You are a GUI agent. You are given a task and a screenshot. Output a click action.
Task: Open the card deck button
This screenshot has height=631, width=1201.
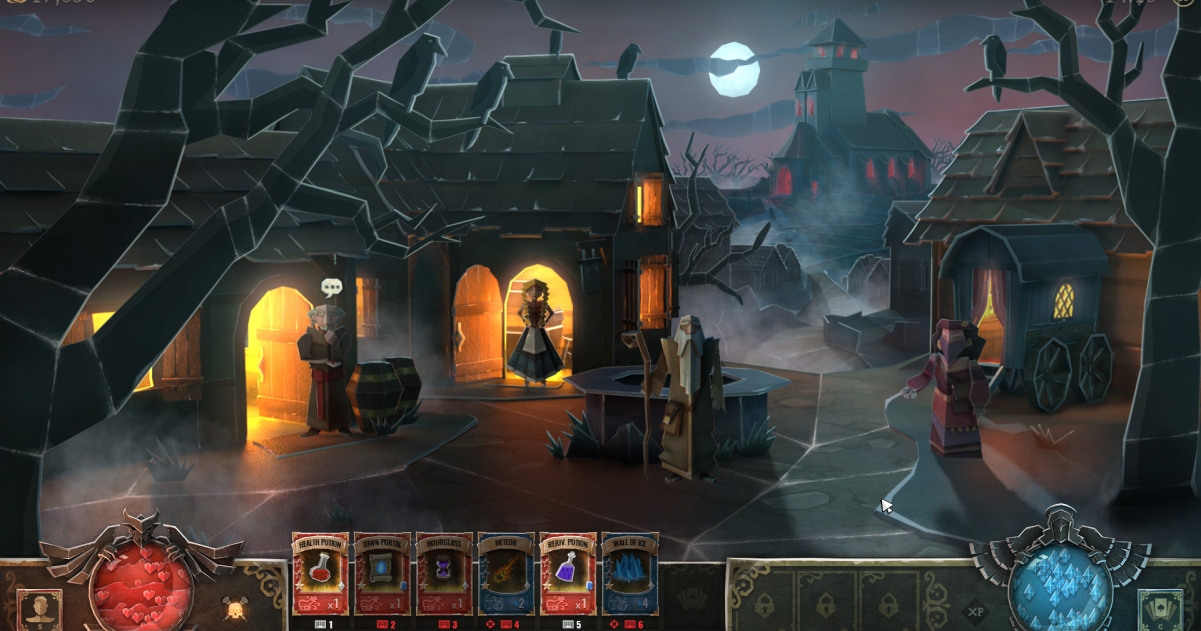[x=1160, y=609]
